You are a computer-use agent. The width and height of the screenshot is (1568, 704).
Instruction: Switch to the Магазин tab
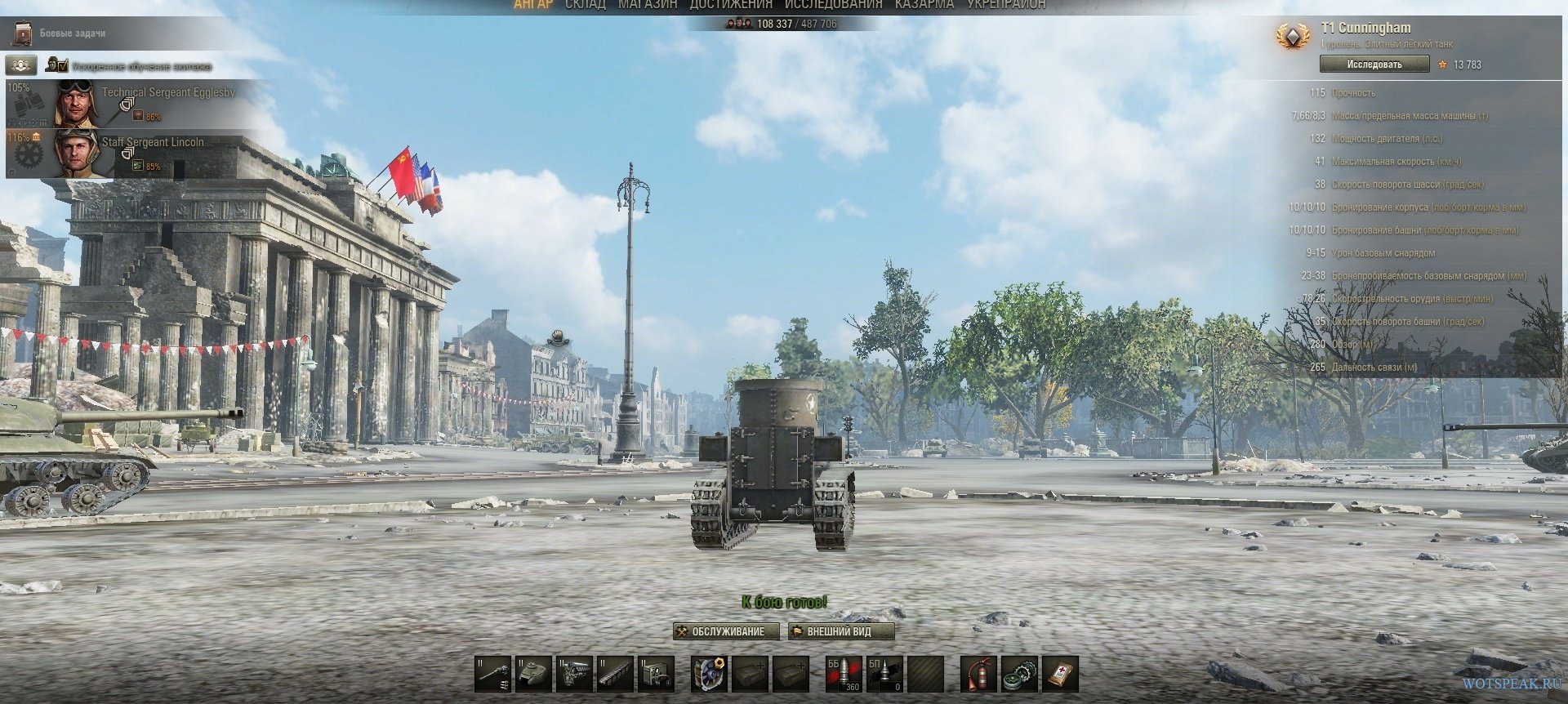648,5
